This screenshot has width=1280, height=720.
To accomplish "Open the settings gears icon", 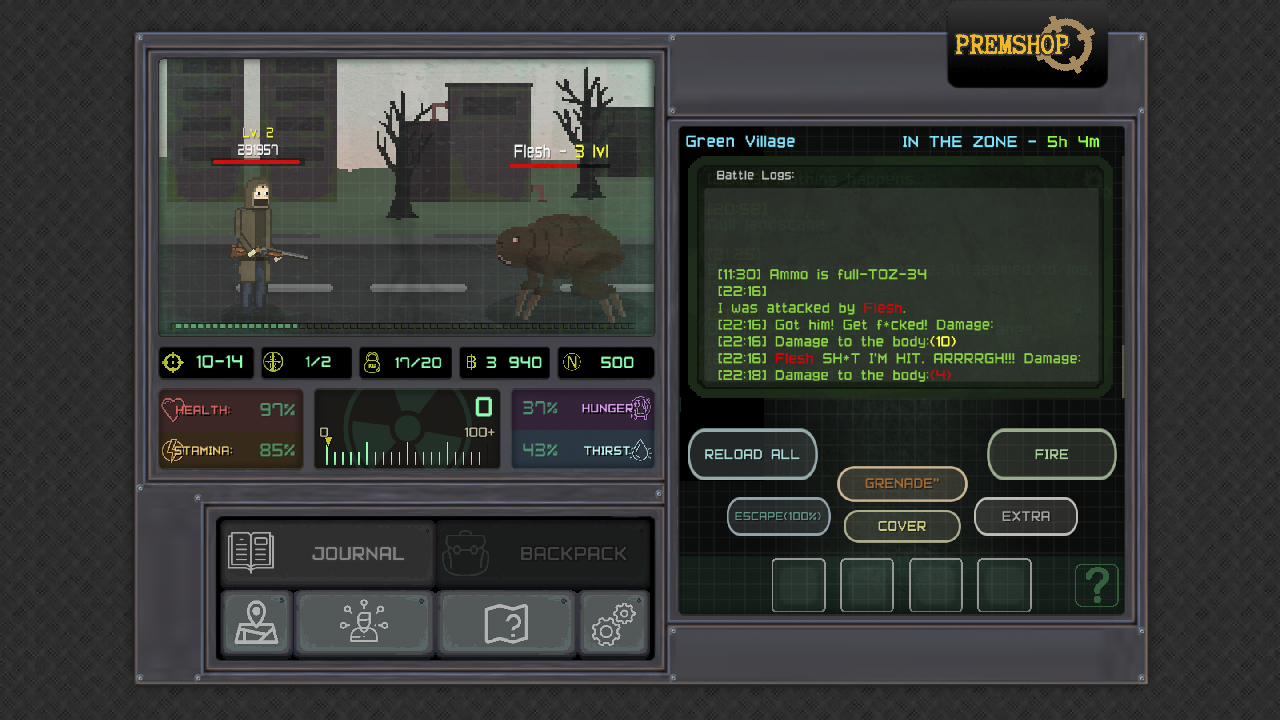I will tap(613, 623).
